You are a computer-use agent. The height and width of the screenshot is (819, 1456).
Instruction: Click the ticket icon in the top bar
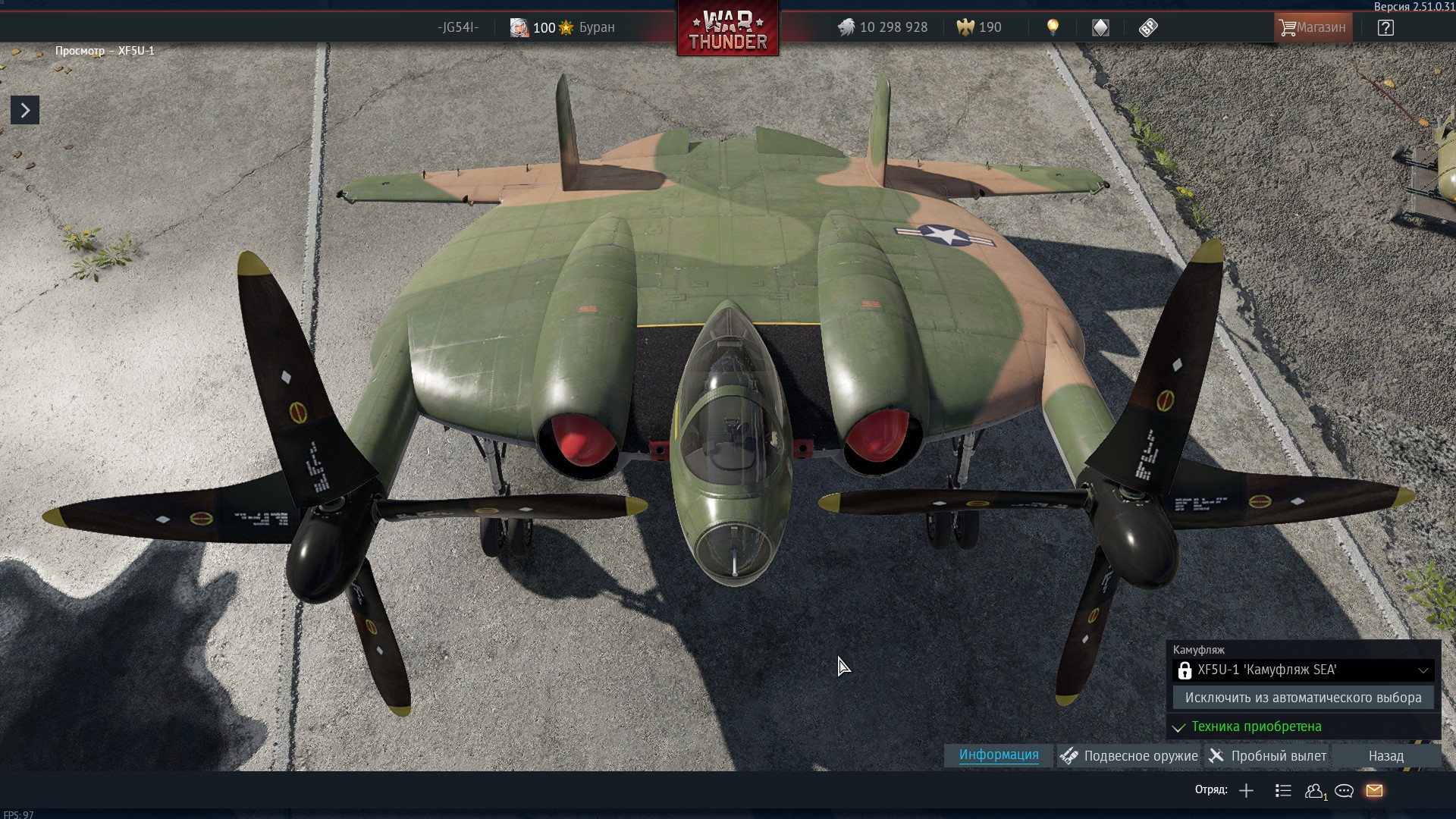pyautogui.click(x=1148, y=28)
